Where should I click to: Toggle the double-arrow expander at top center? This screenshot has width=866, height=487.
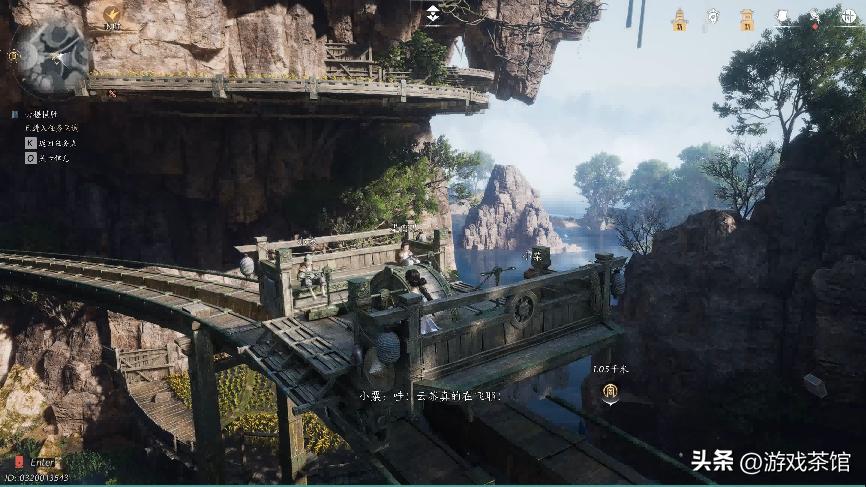tap(432, 13)
